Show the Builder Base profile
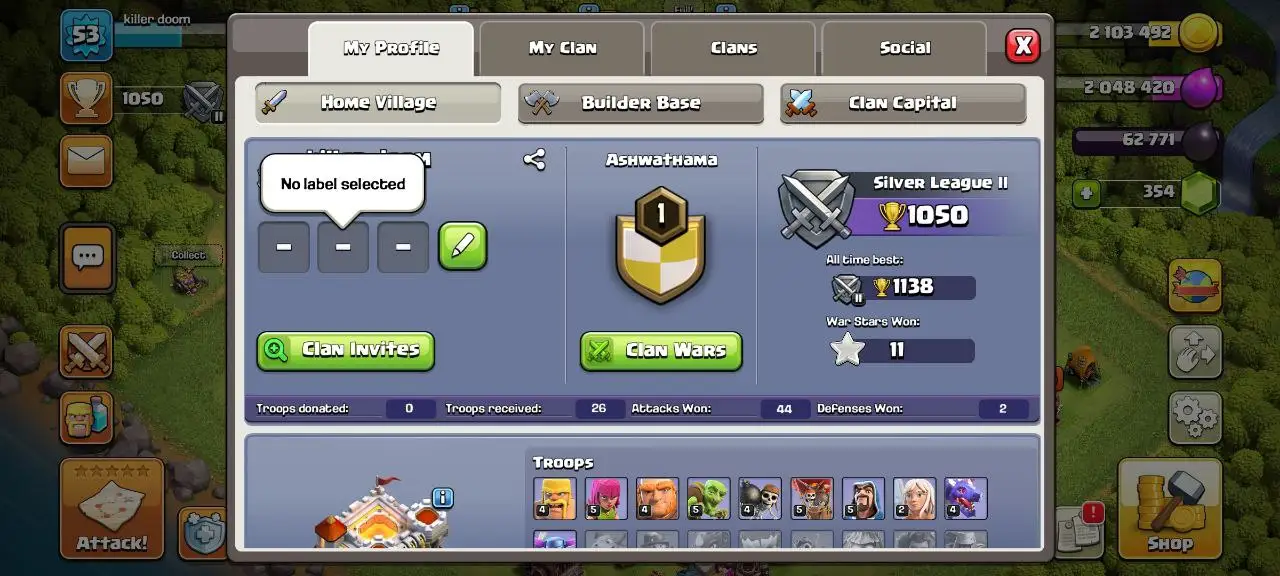Image resolution: width=1280 pixels, height=576 pixels. pos(640,103)
